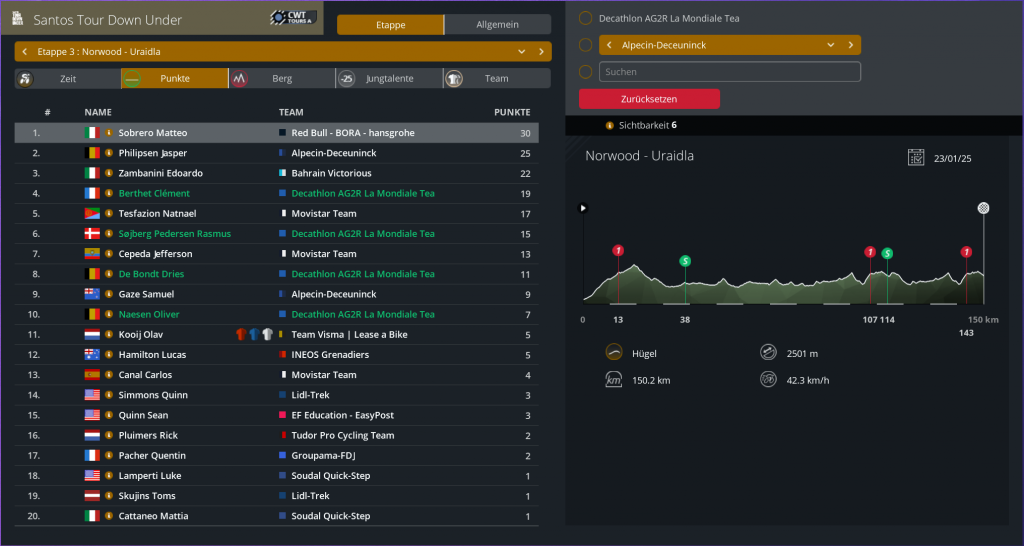Show the Berg mountain classification
Image resolution: width=1024 pixels, height=546 pixels.
pos(281,78)
